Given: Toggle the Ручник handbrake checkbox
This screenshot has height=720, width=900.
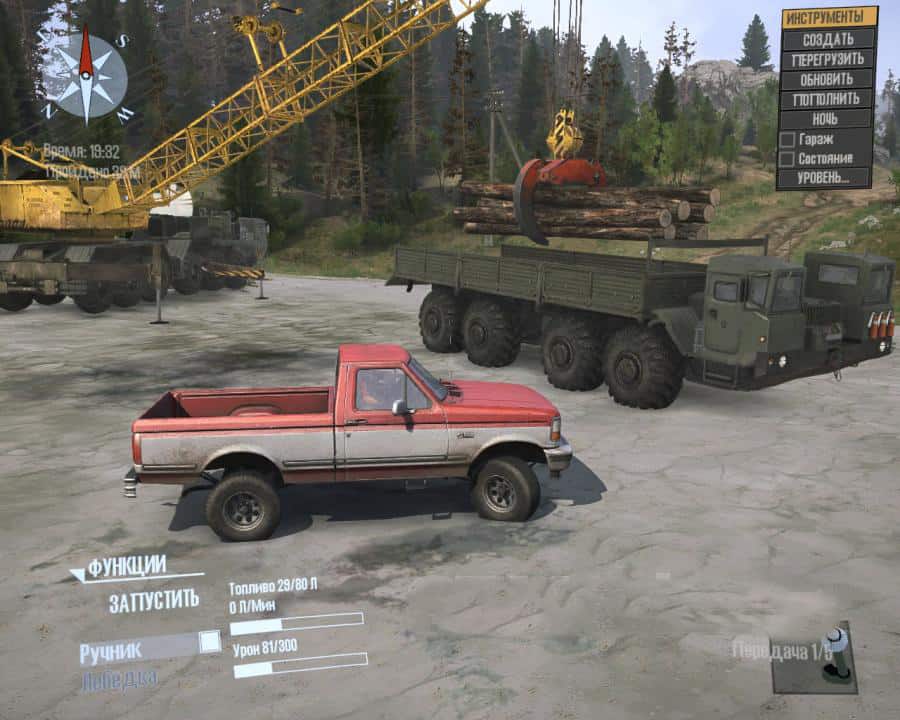Looking at the screenshot, I should point(209,642).
